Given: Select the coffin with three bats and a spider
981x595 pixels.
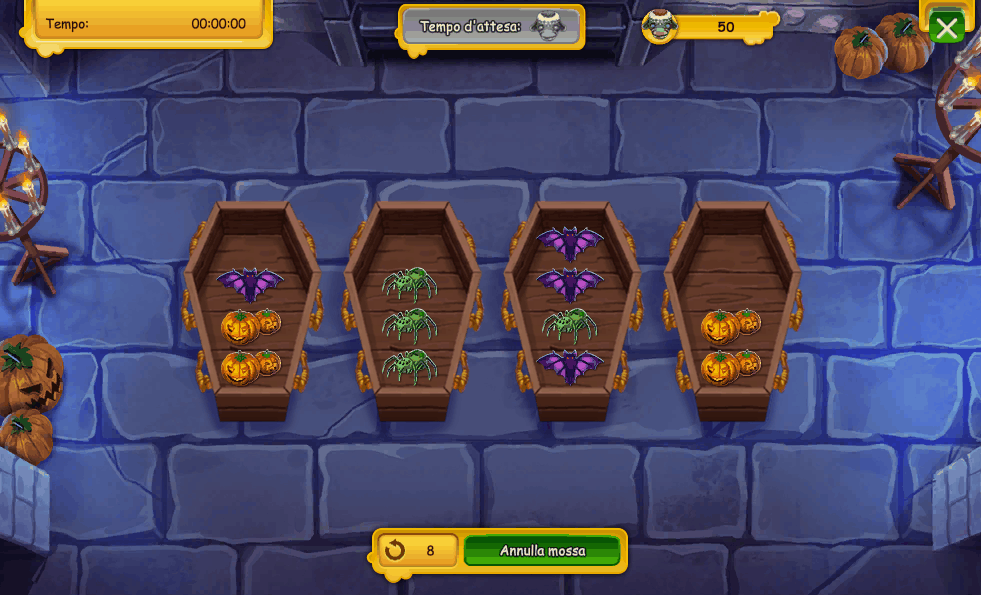Looking at the screenshot, I should 571,310.
